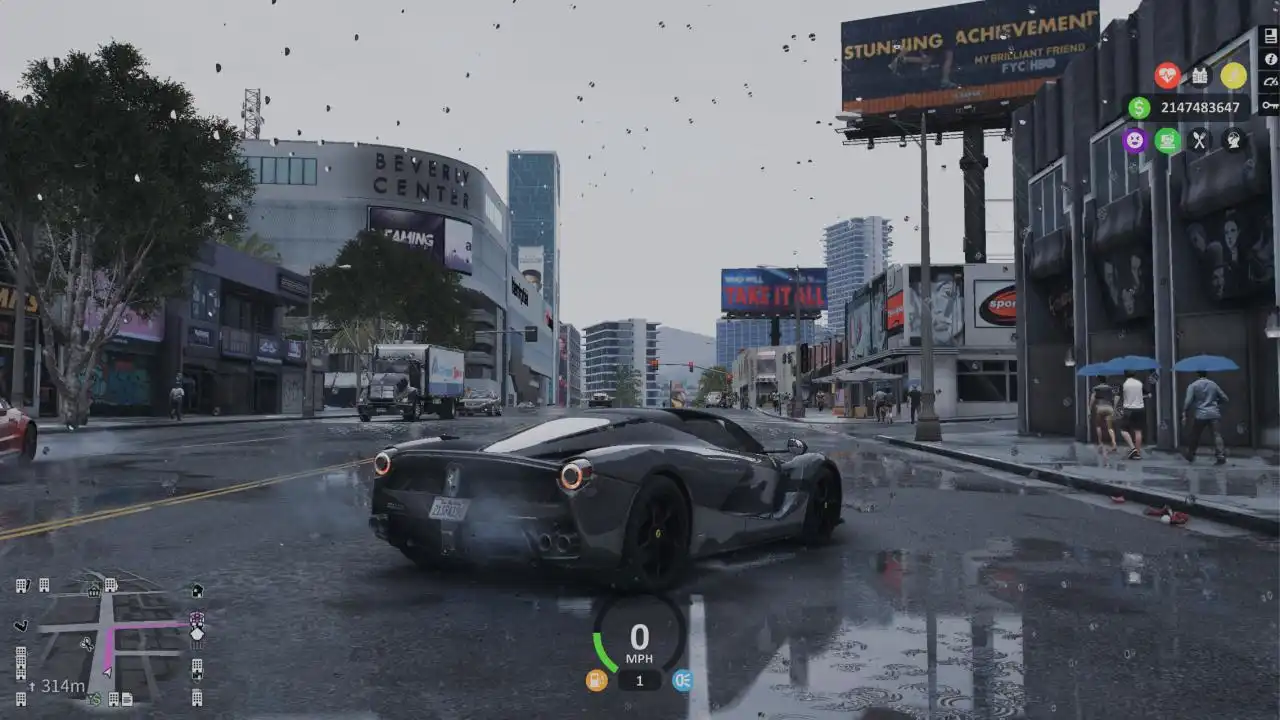This screenshot has width=1280, height=720.
Task: Select the speedometer icon in the side panel
Action: click(1269, 81)
